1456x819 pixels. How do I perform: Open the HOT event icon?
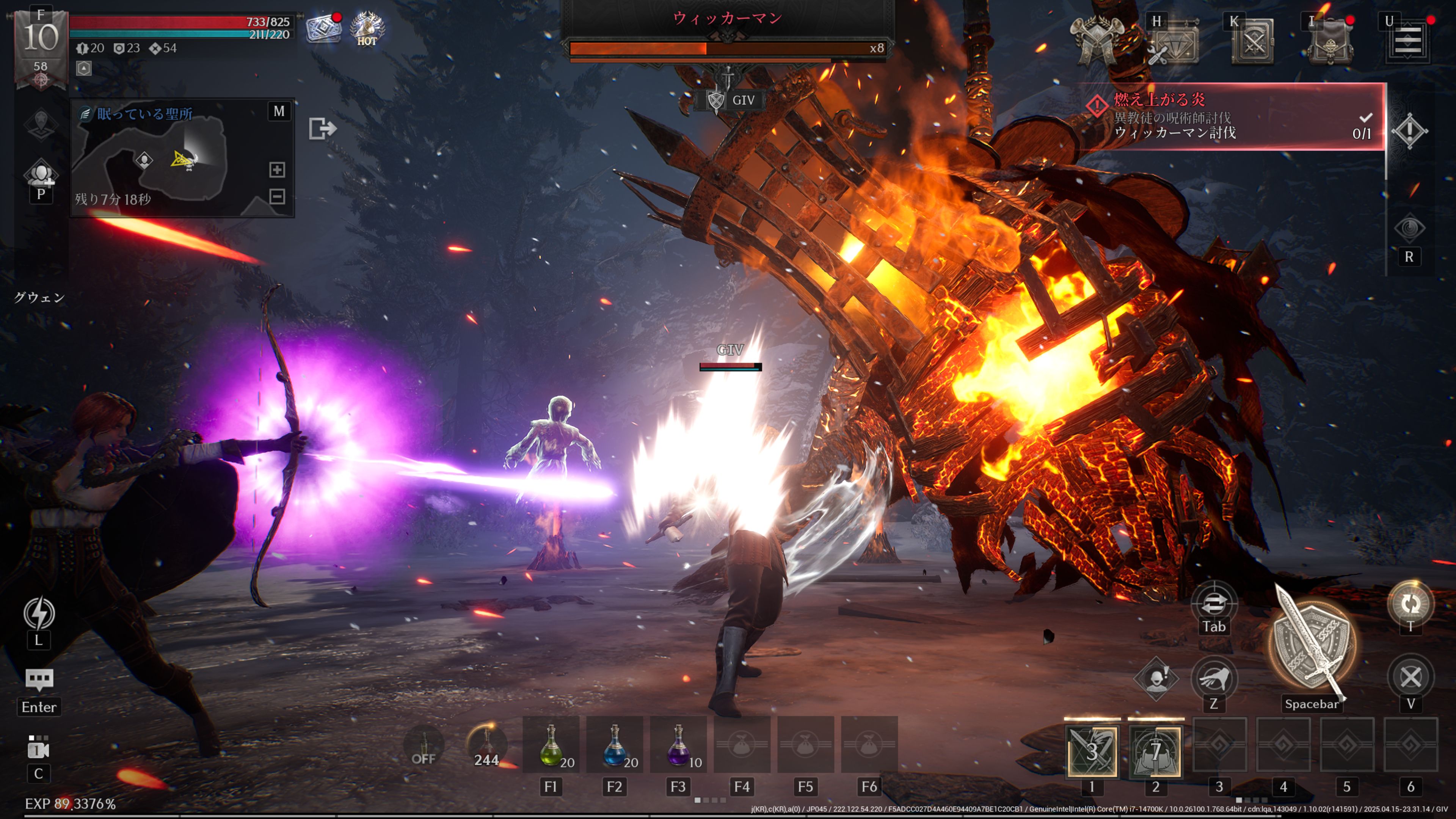click(x=367, y=28)
